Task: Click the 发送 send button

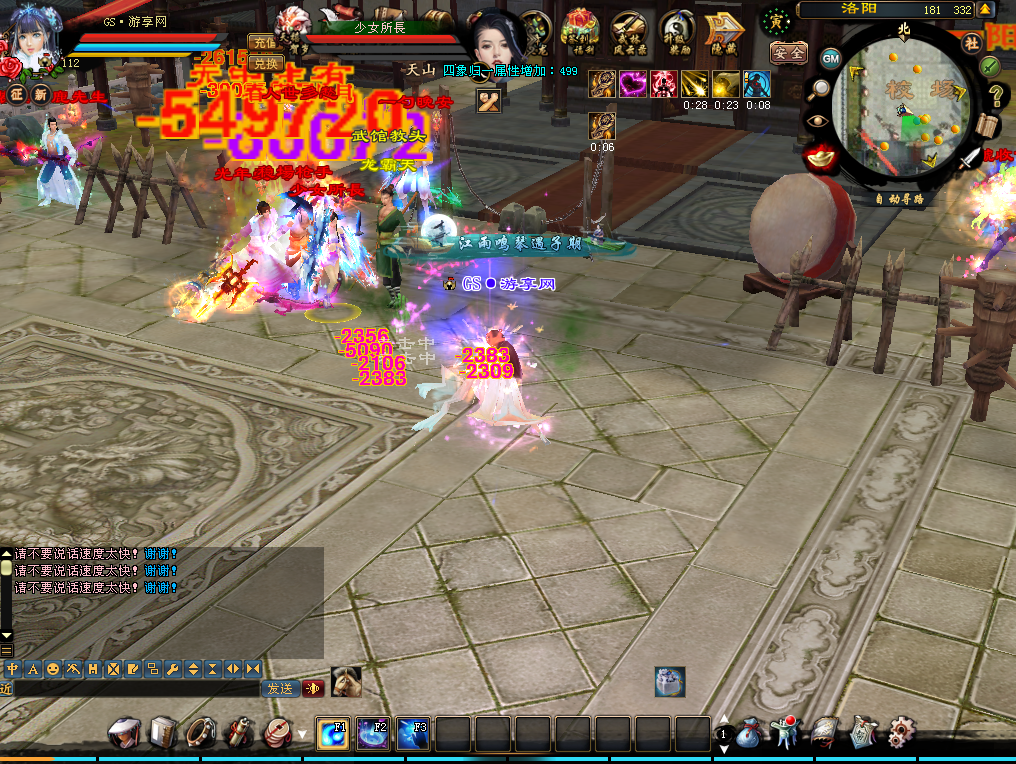Action: (x=280, y=688)
